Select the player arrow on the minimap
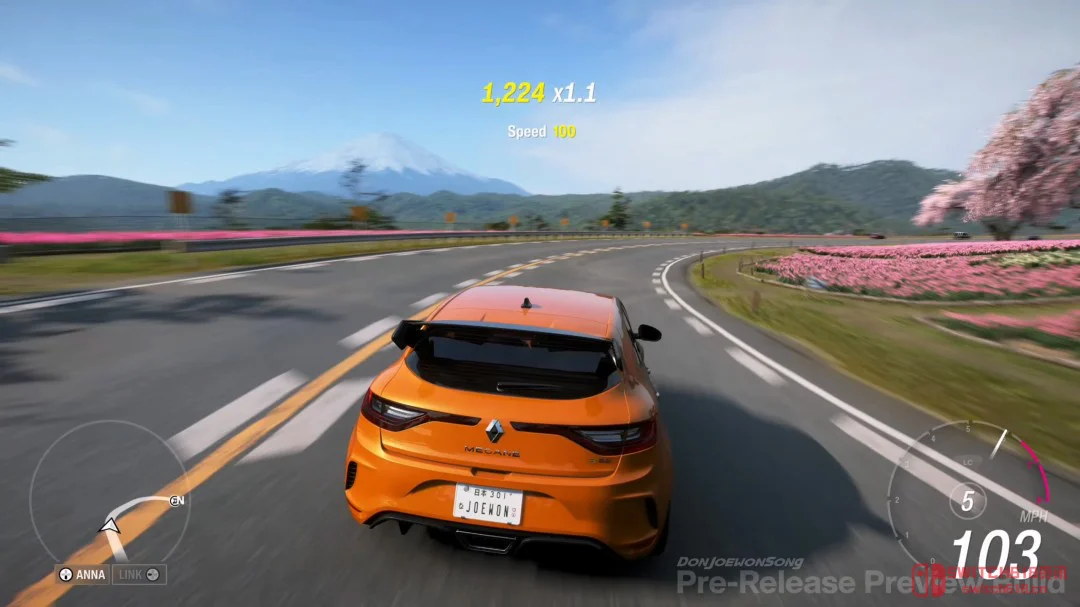The image size is (1080, 607). point(110,524)
